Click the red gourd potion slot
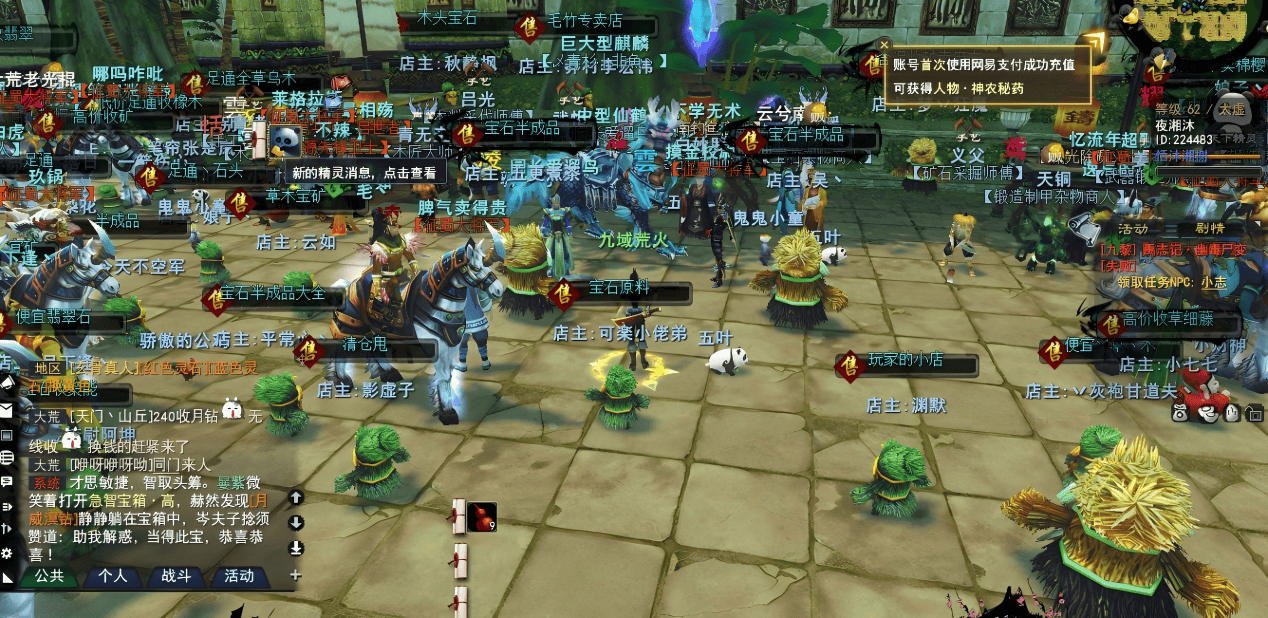Image resolution: width=1268 pixels, height=618 pixels. tap(482, 517)
